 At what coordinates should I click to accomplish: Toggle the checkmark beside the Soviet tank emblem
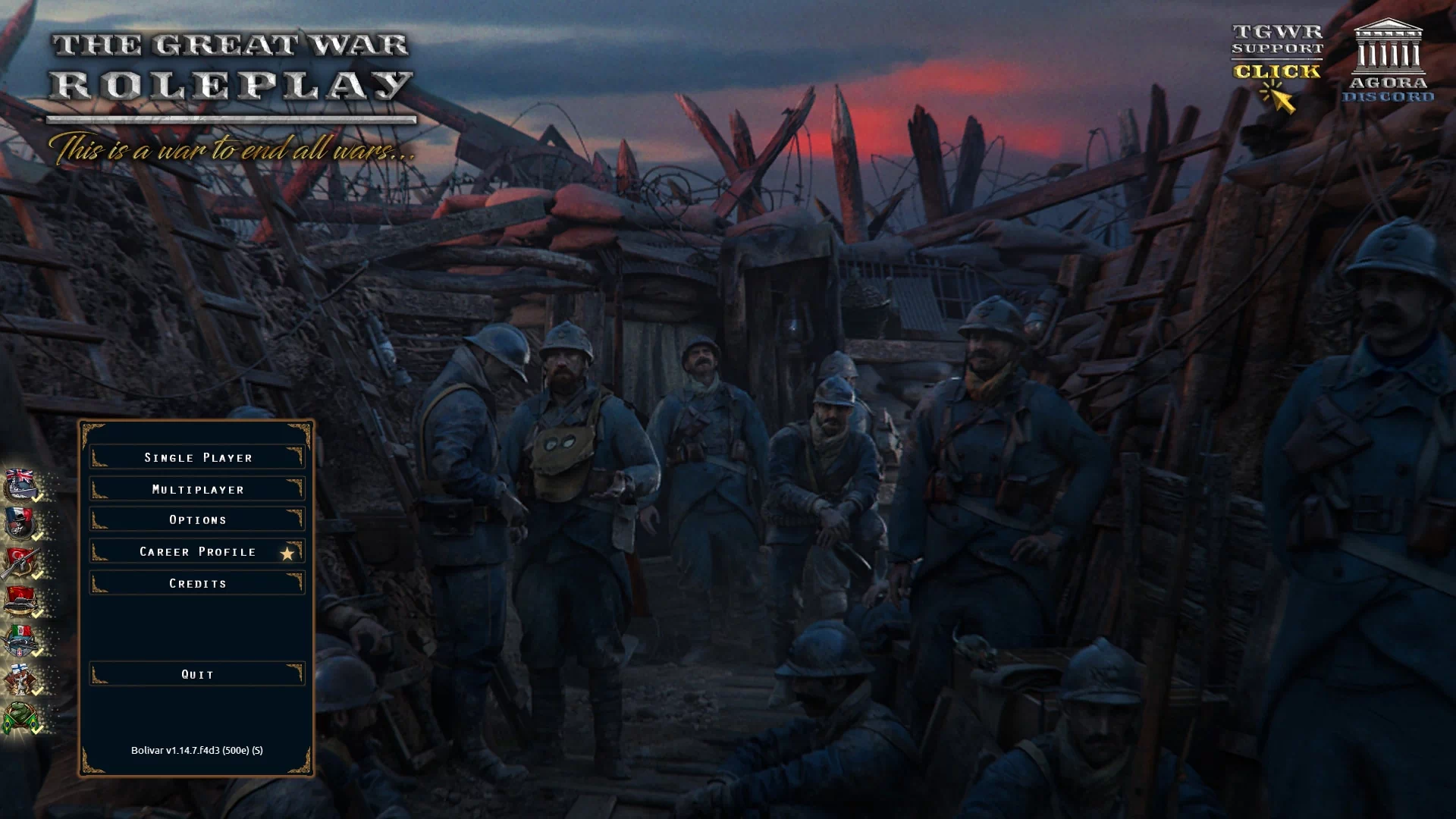[x=37, y=614]
